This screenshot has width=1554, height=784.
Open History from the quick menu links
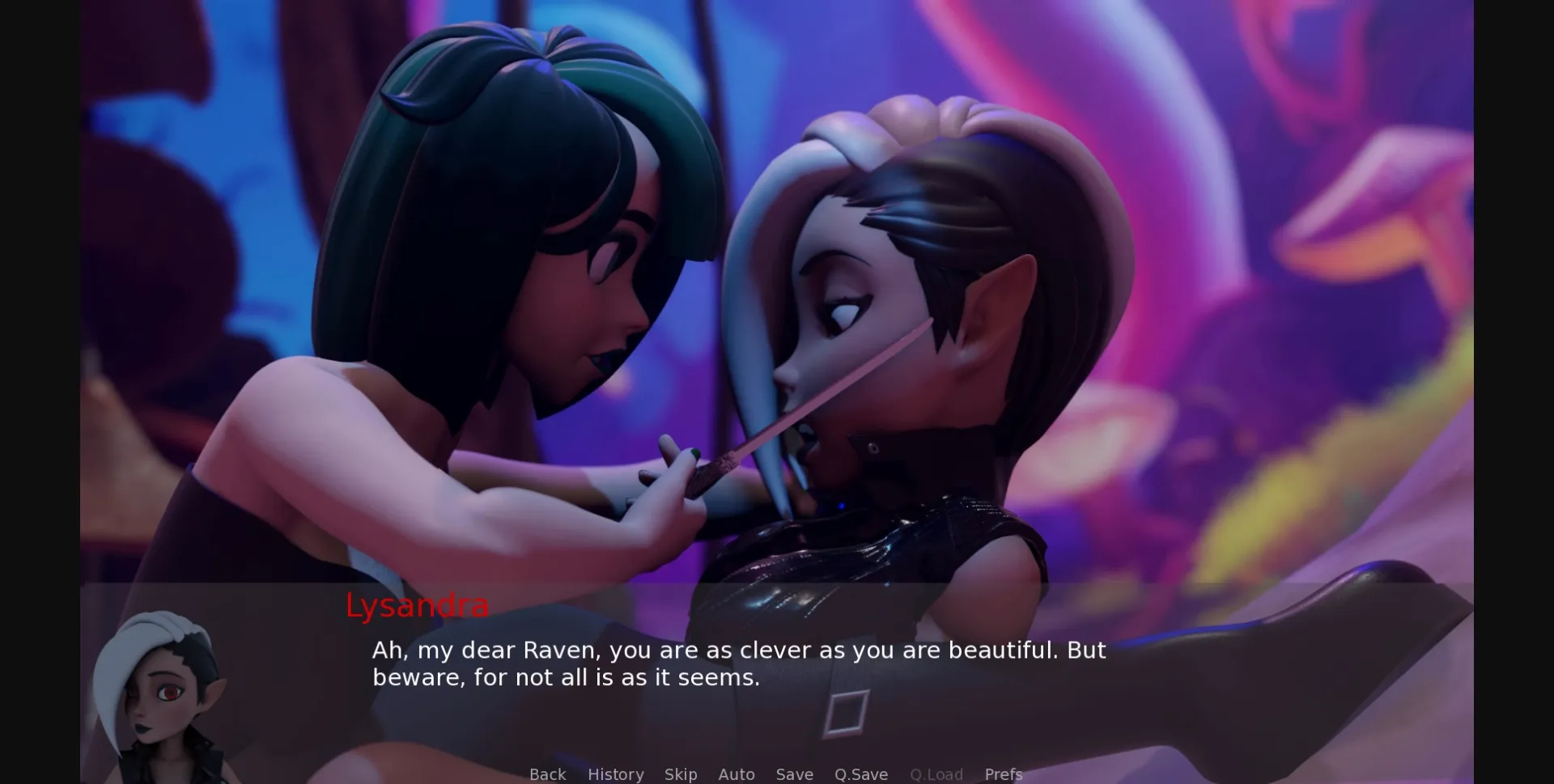(x=615, y=774)
